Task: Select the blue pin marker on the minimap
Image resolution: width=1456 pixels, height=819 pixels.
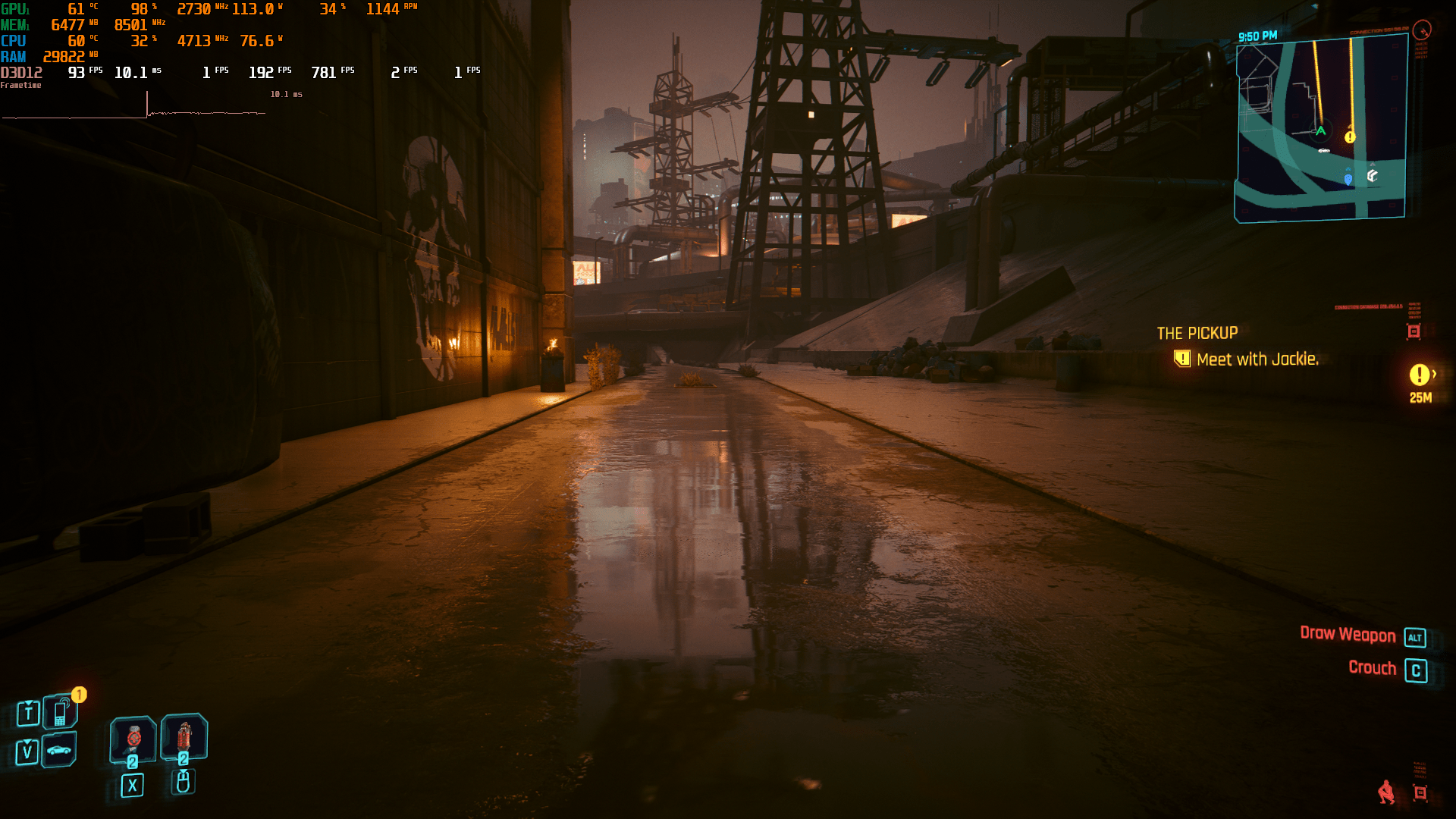Action: tap(1348, 179)
